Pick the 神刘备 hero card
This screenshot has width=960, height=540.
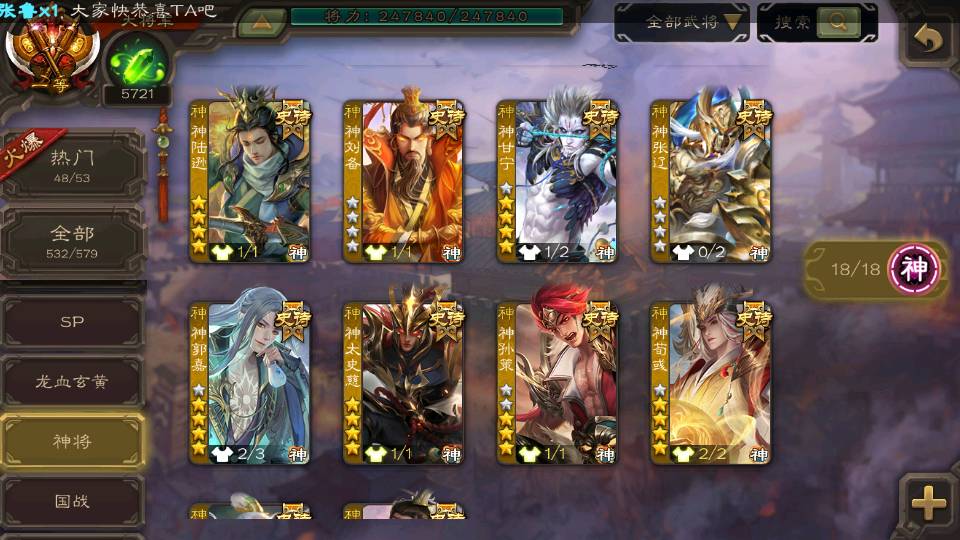(403, 181)
